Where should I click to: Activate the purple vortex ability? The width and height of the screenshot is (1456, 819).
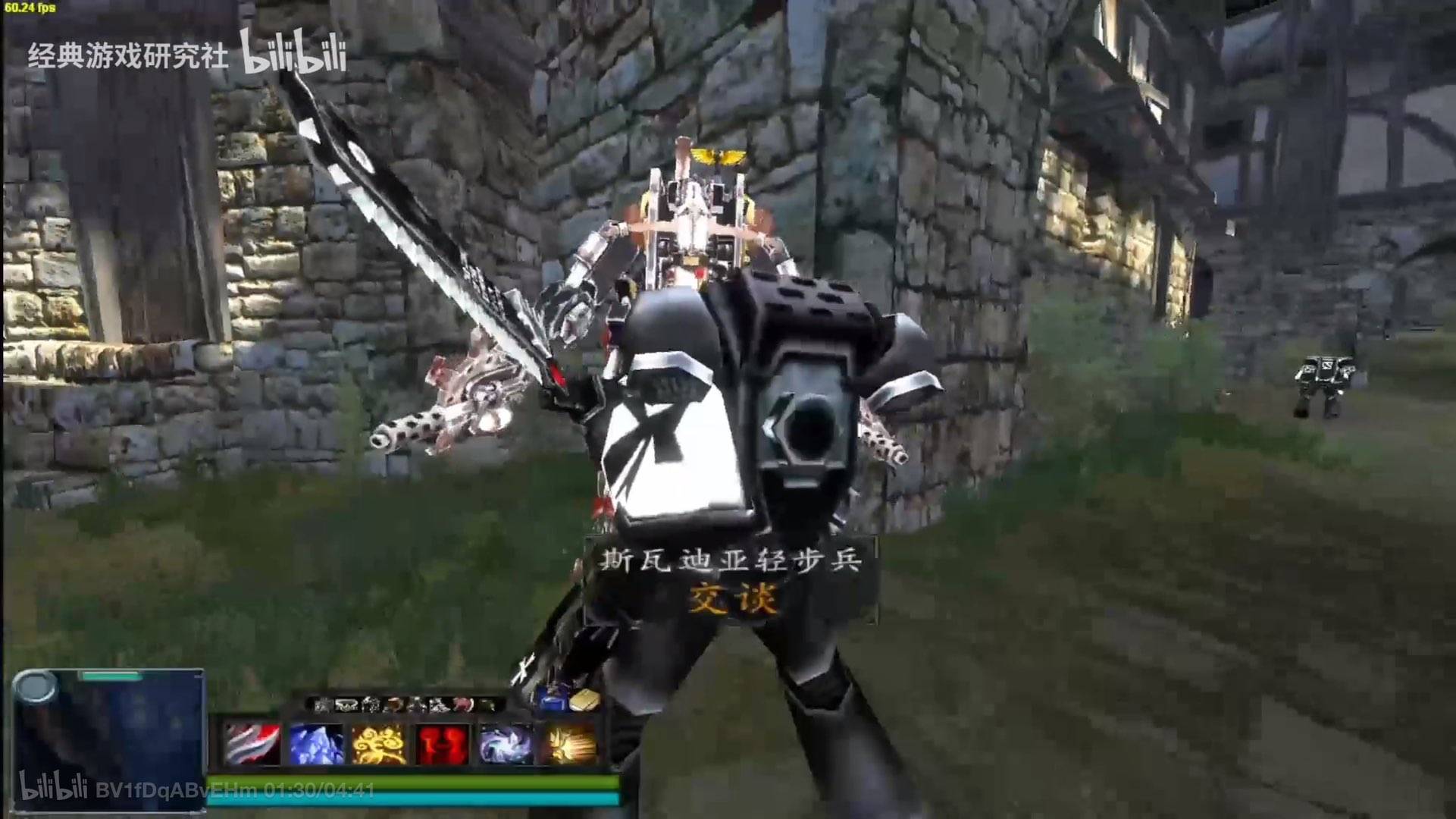[506, 744]
